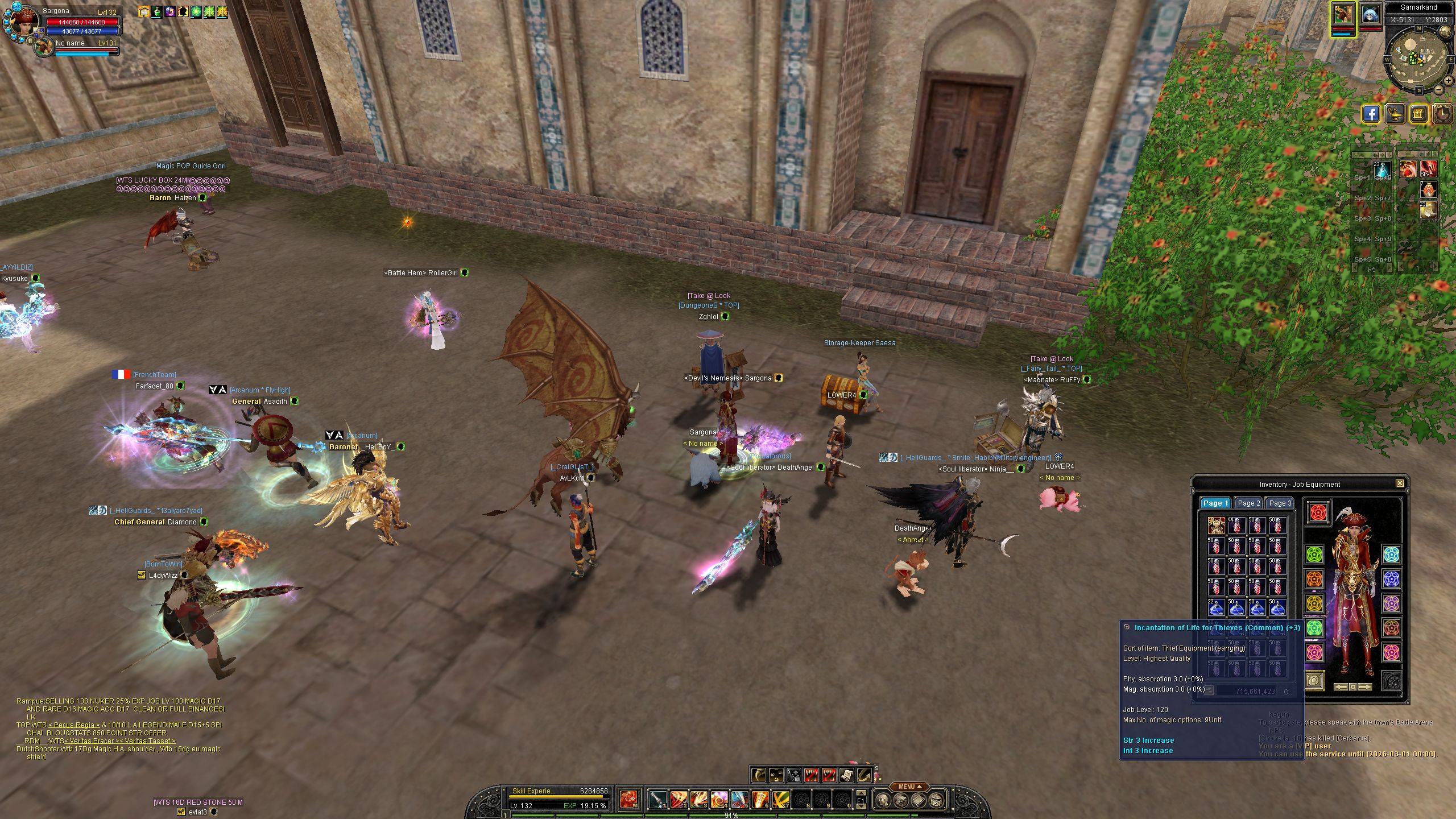Zoom out the minimap with minus button
Image resolution: width=1456 pixels, height=819 pixels.
click(1438, 89)
